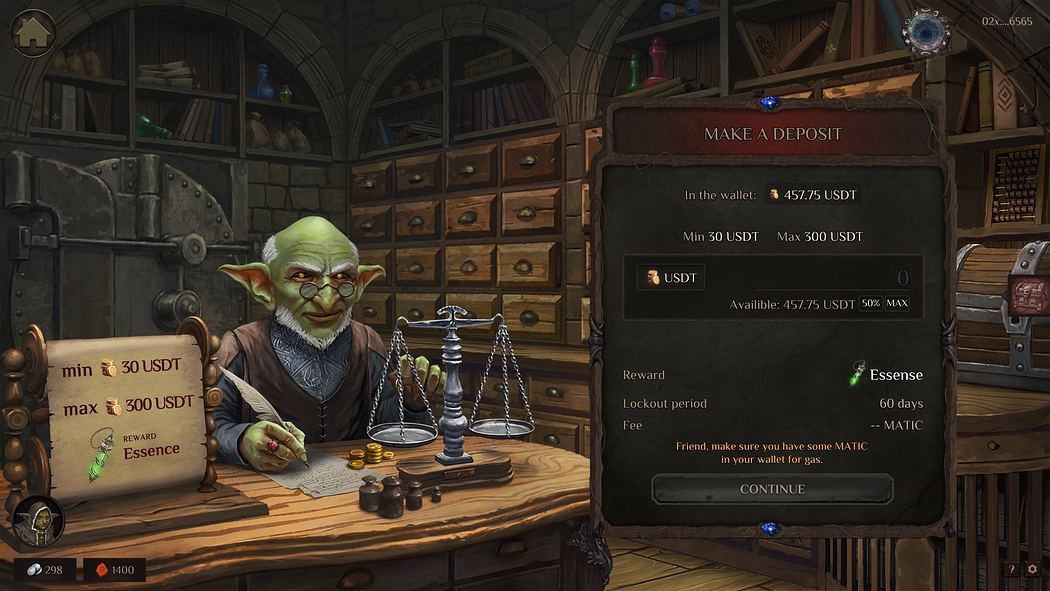1050x591 pixels.
Task: Open the help question mark button
Action: pyautogui.click(x=1011, y=569)
